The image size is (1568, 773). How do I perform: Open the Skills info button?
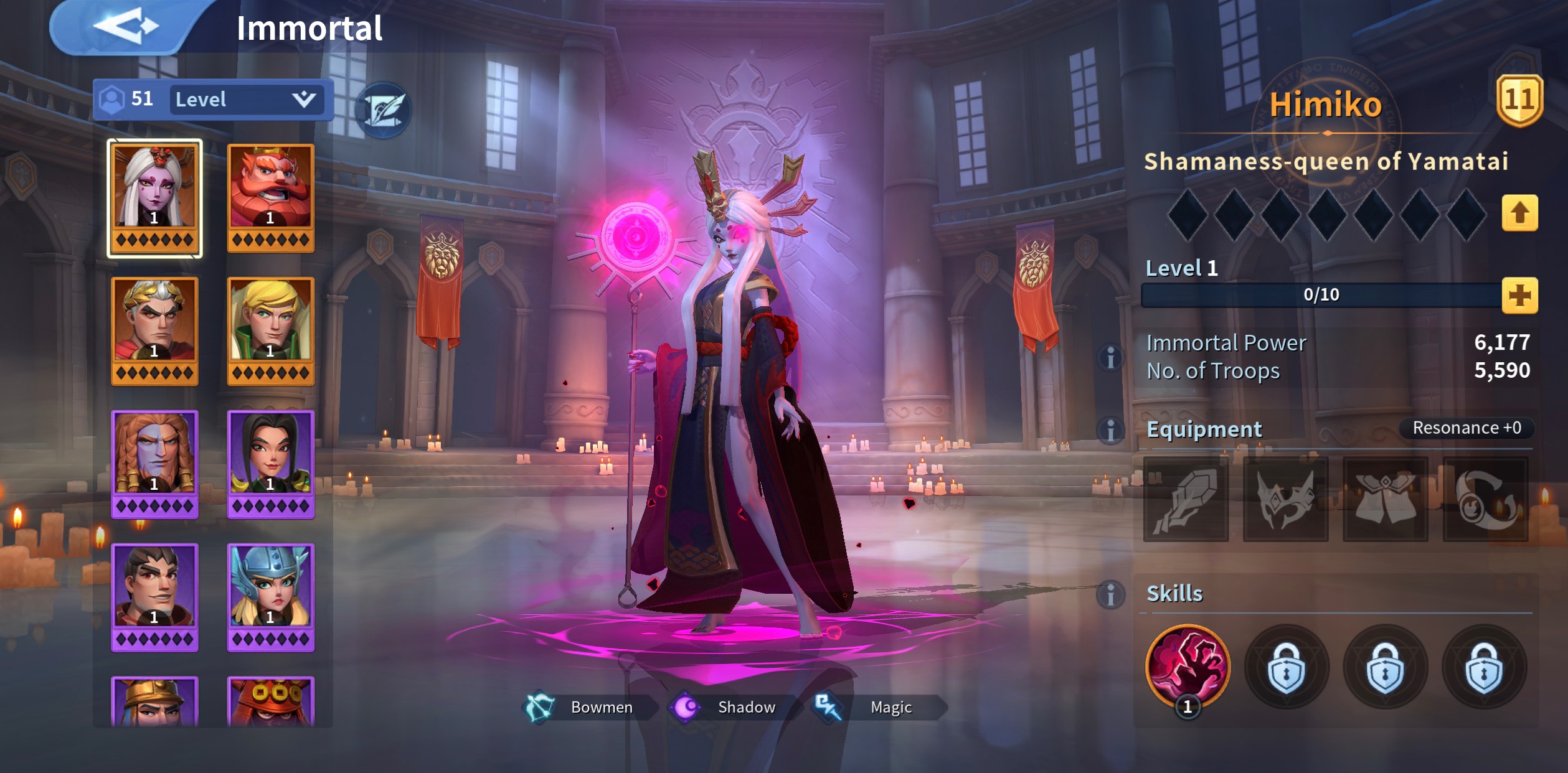click(1110, 594)
